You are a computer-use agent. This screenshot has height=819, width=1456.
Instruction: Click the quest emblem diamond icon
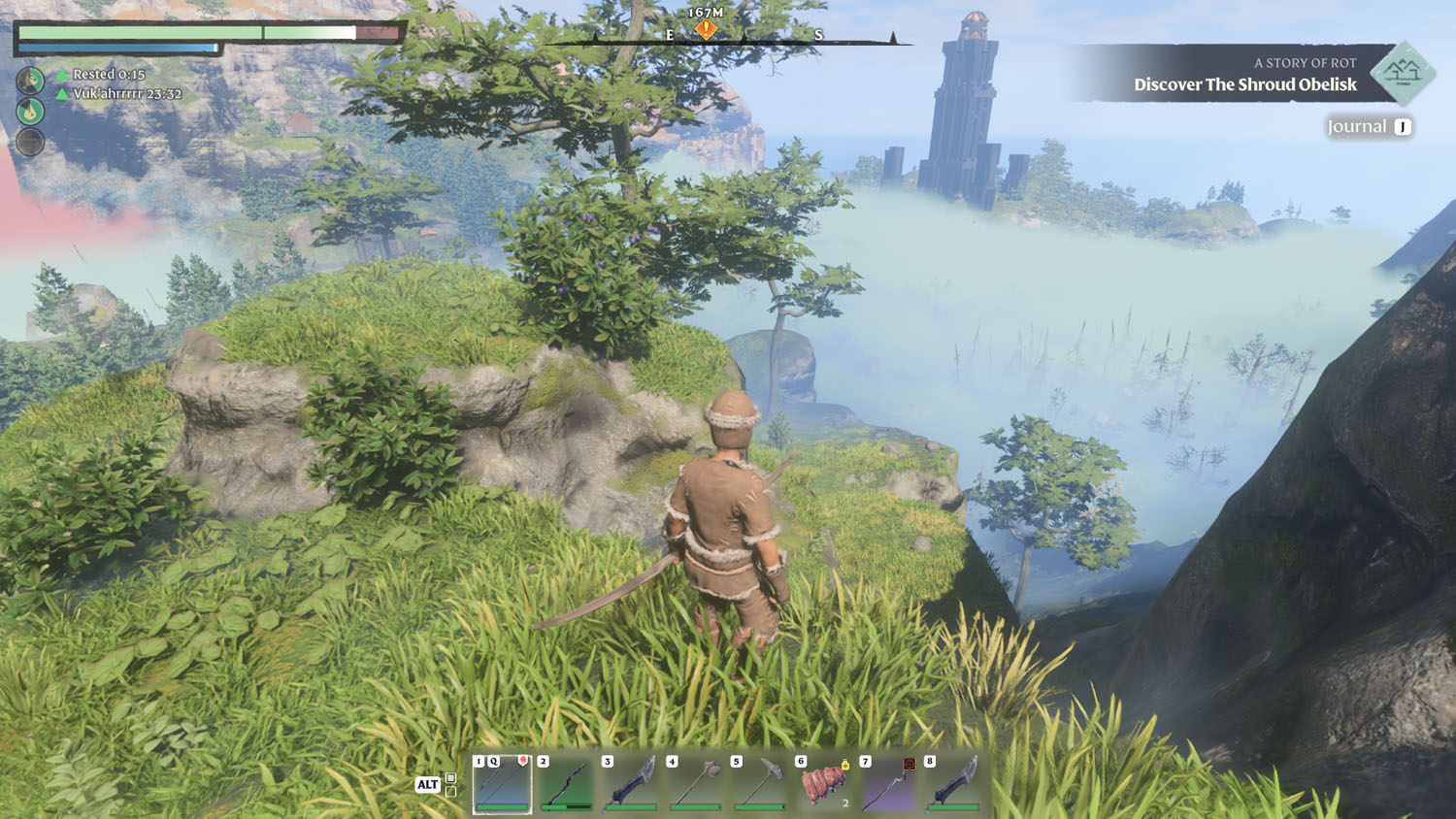click(x=1403, y=73)
